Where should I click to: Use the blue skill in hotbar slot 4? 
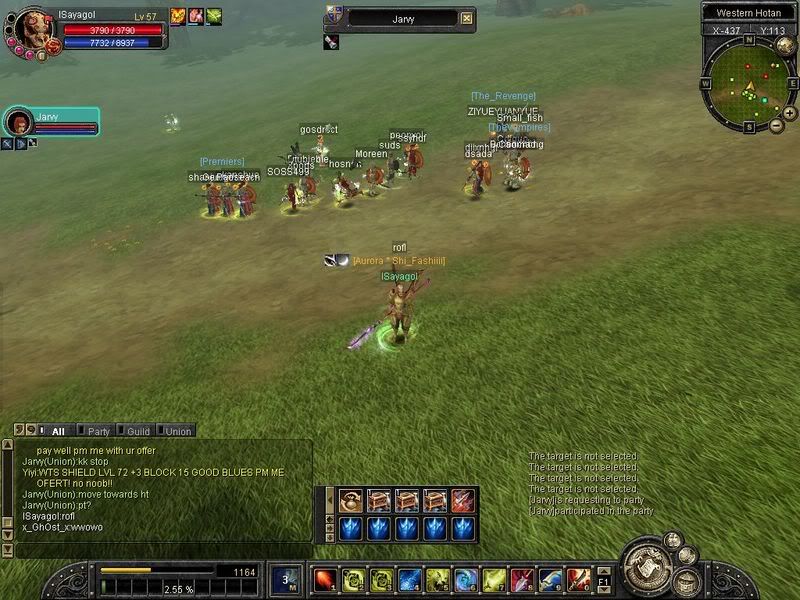click(409, 579)
